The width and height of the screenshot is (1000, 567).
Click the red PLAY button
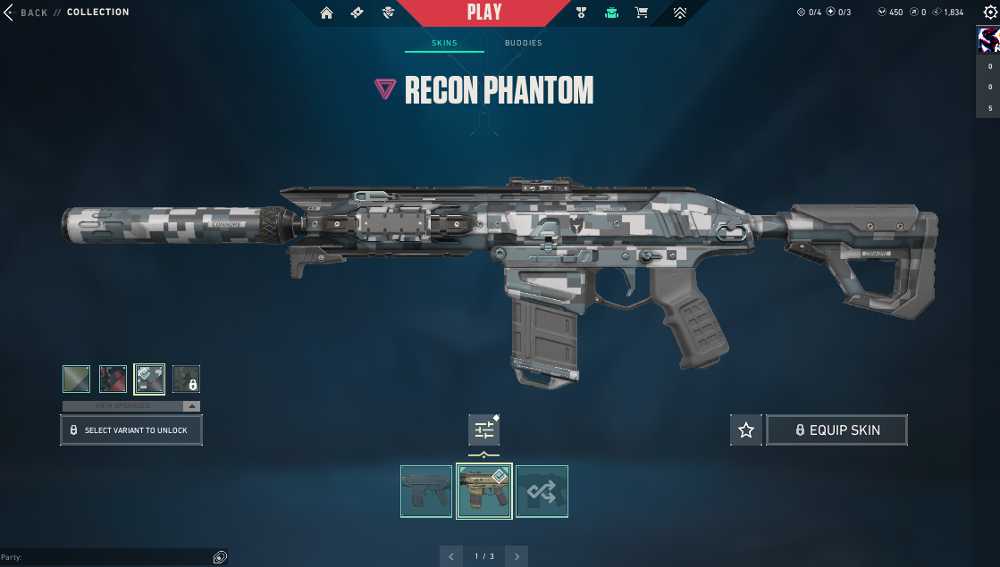click(484, 13)
